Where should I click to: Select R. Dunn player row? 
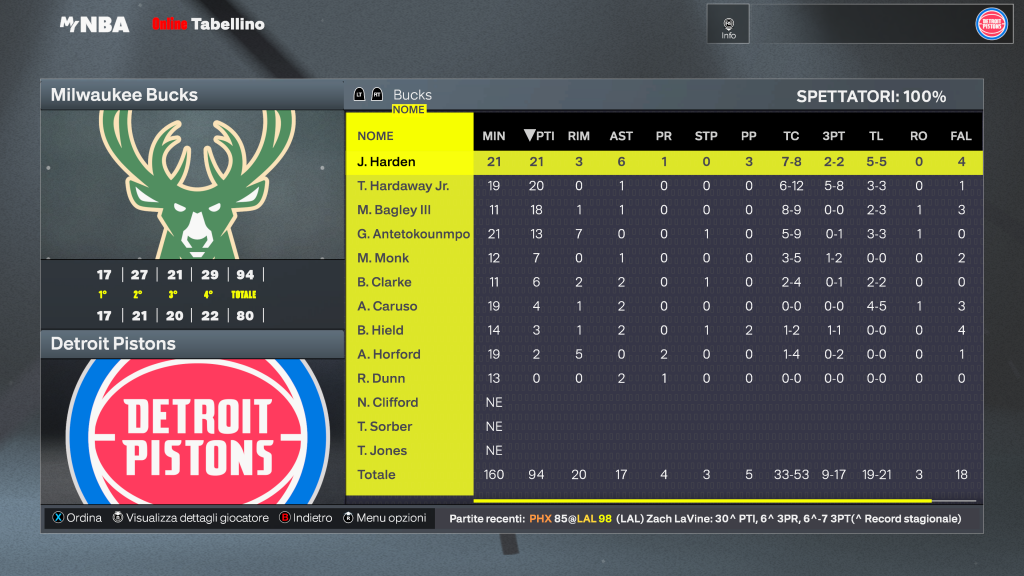[381, 378]
